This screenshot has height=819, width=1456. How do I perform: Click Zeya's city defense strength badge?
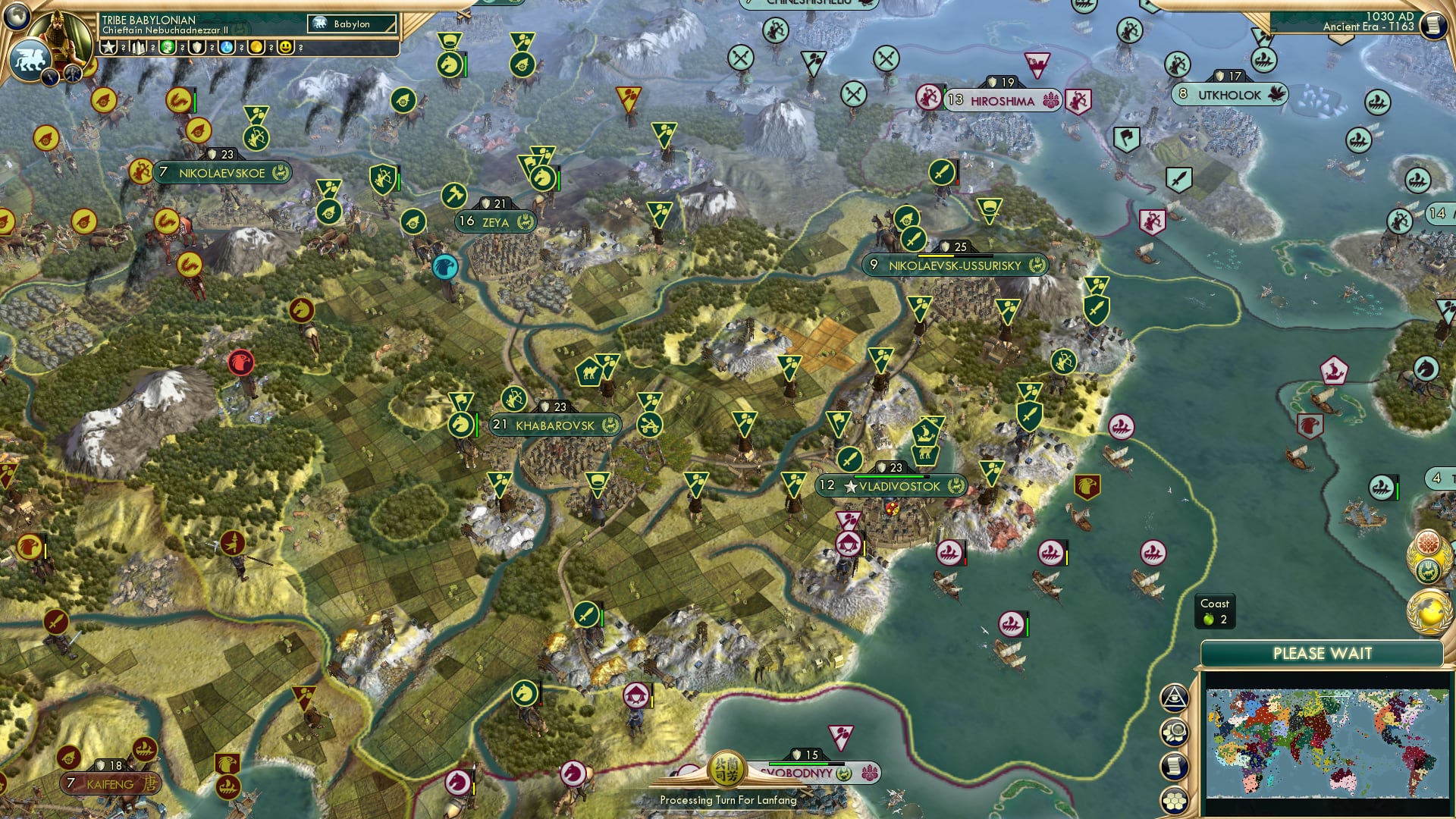493,203
